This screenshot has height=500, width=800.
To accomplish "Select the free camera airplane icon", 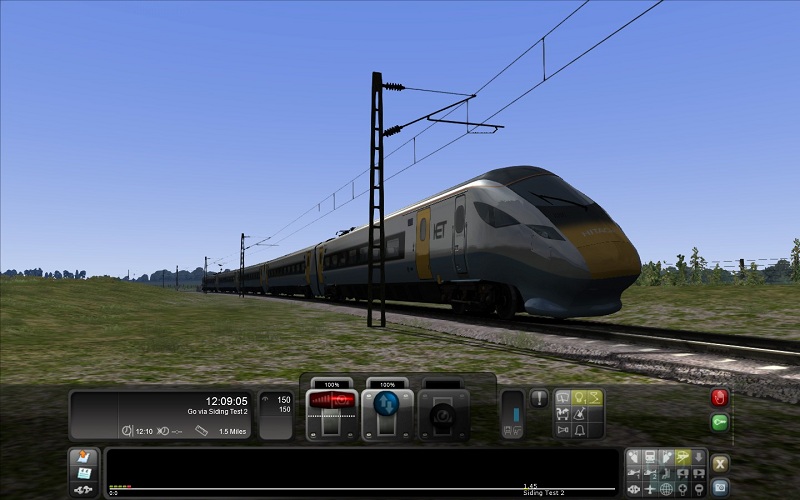I will [650, 489].
